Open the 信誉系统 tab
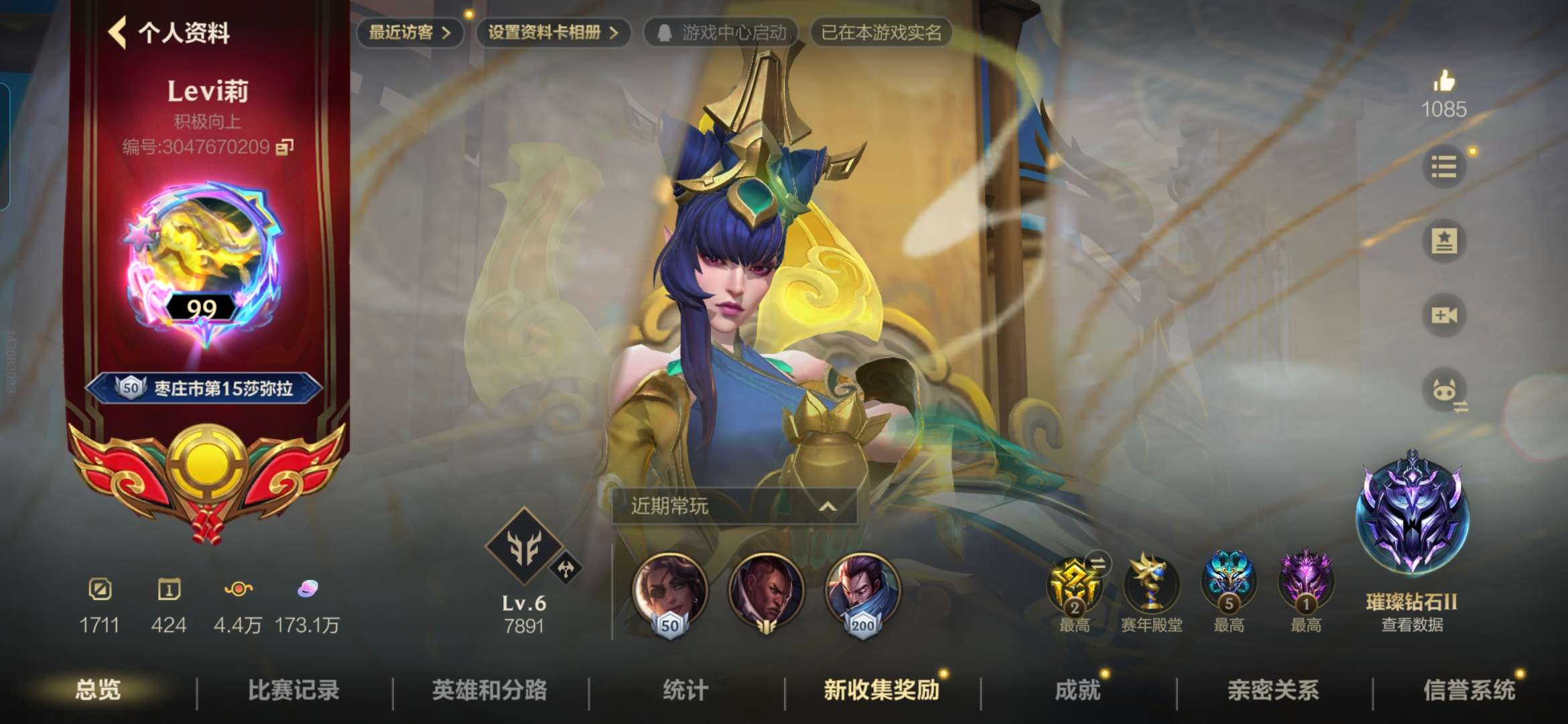 click(1469, 690)
